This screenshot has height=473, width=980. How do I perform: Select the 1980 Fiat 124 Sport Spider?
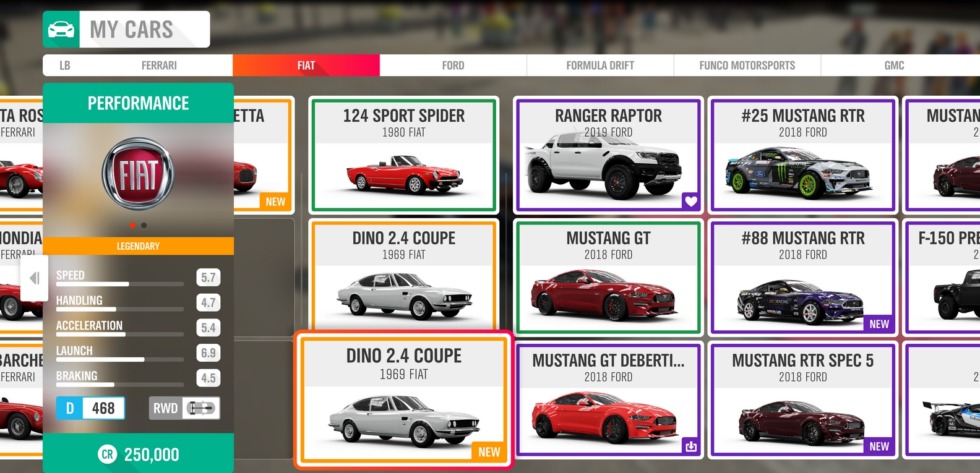[404, 155]
